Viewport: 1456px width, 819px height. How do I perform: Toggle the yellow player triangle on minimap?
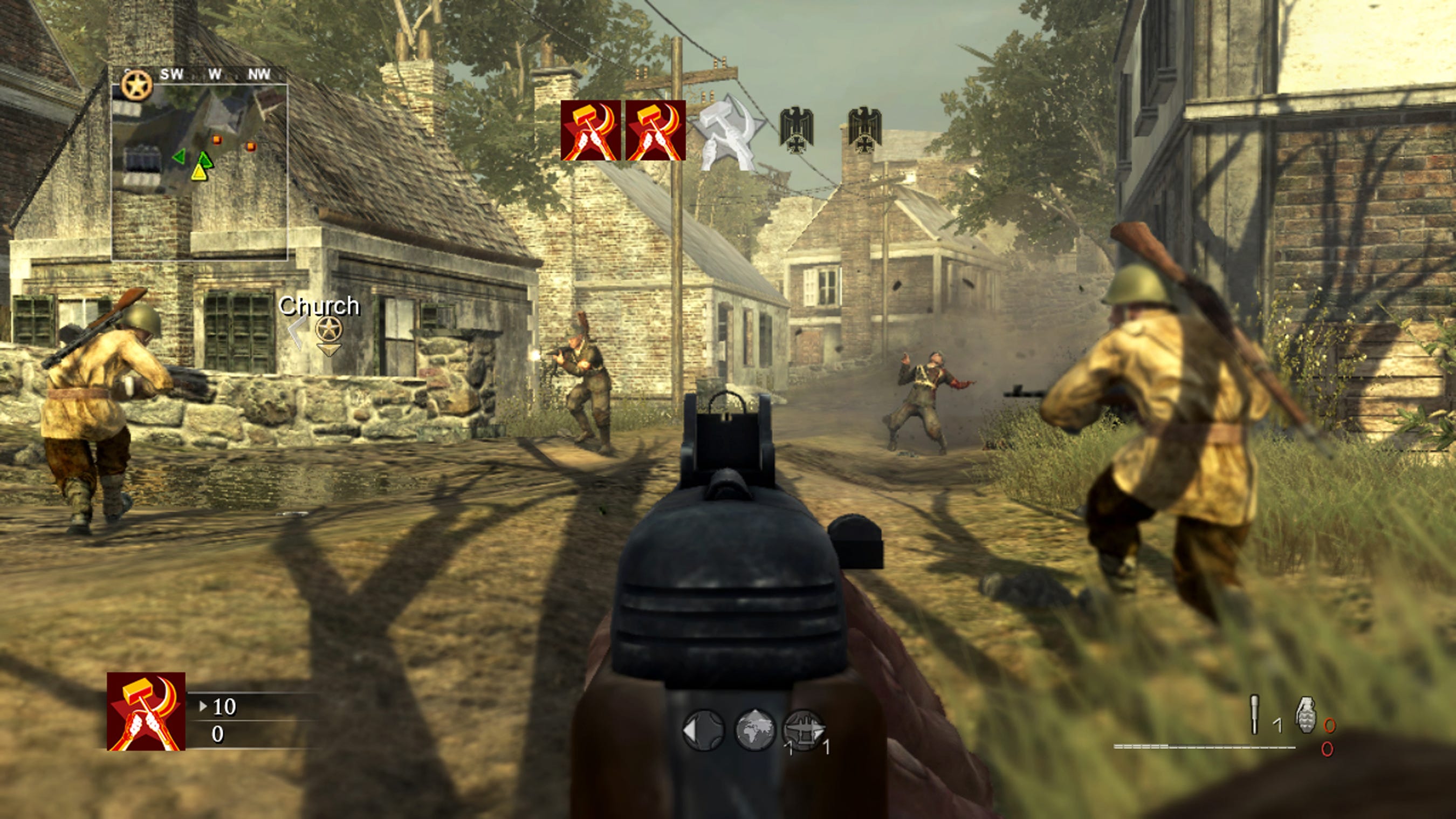tap(200, 174)
